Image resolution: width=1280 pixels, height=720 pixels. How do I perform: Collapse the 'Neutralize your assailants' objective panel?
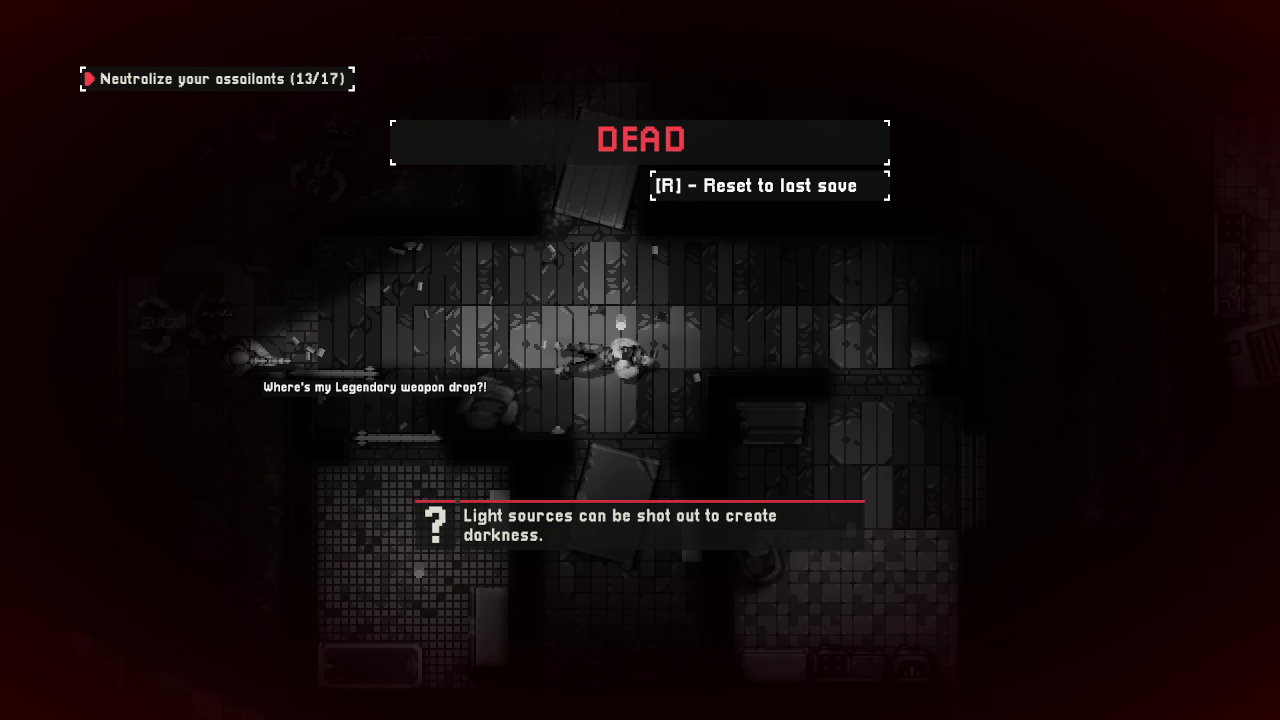coord(217,79)
